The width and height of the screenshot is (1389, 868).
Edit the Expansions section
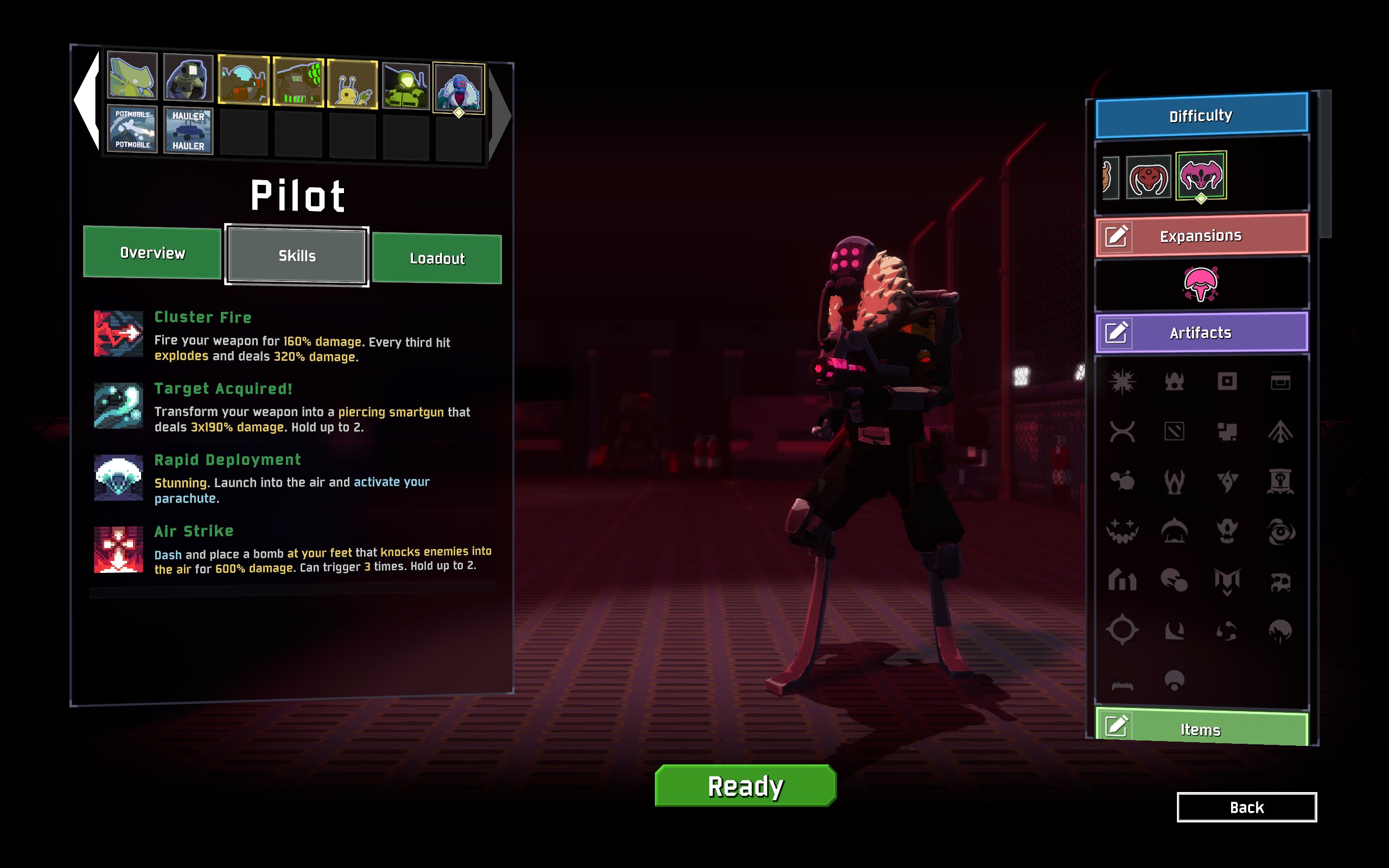(1117, 236)
